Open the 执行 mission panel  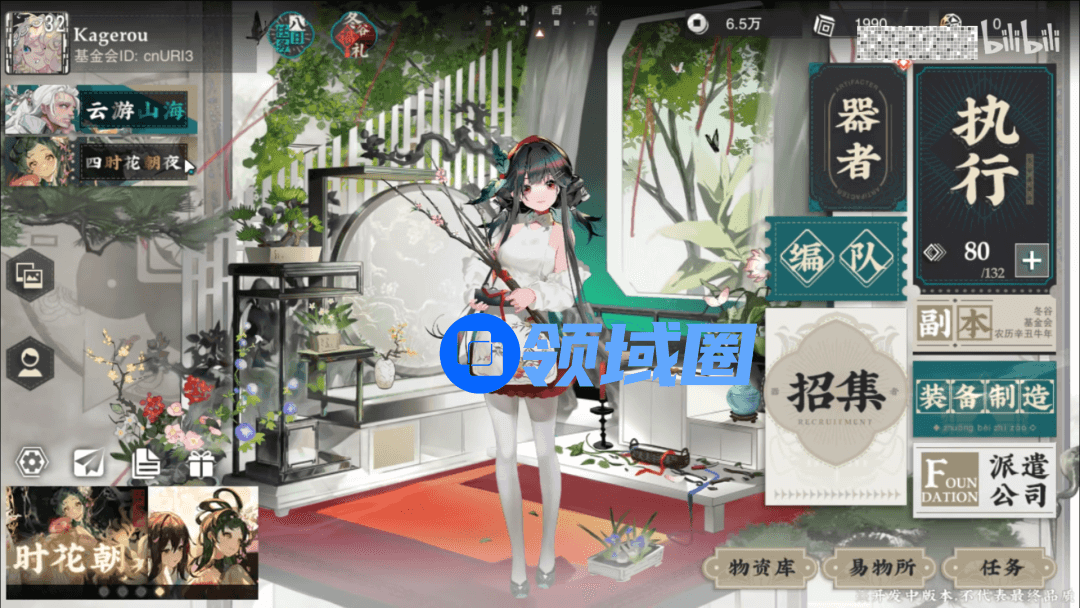984,150
